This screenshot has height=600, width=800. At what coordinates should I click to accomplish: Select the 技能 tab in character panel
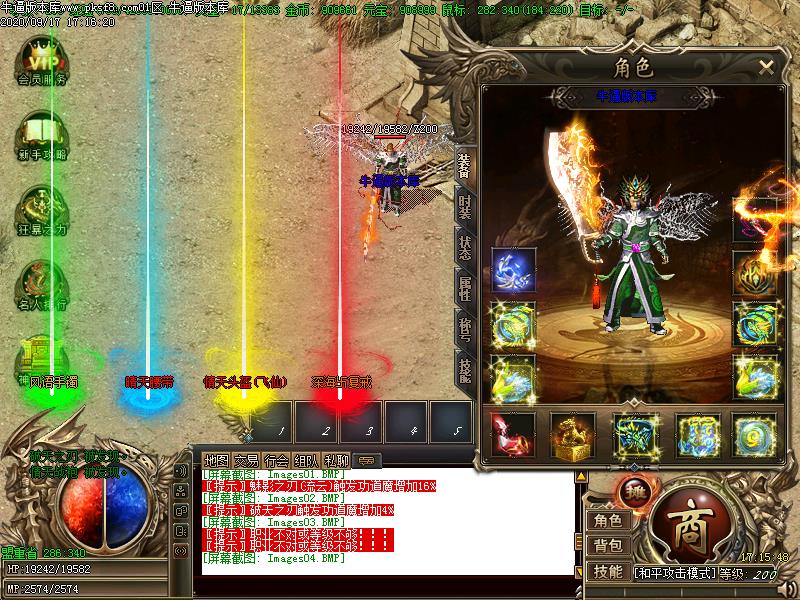(x=465, y=368)
